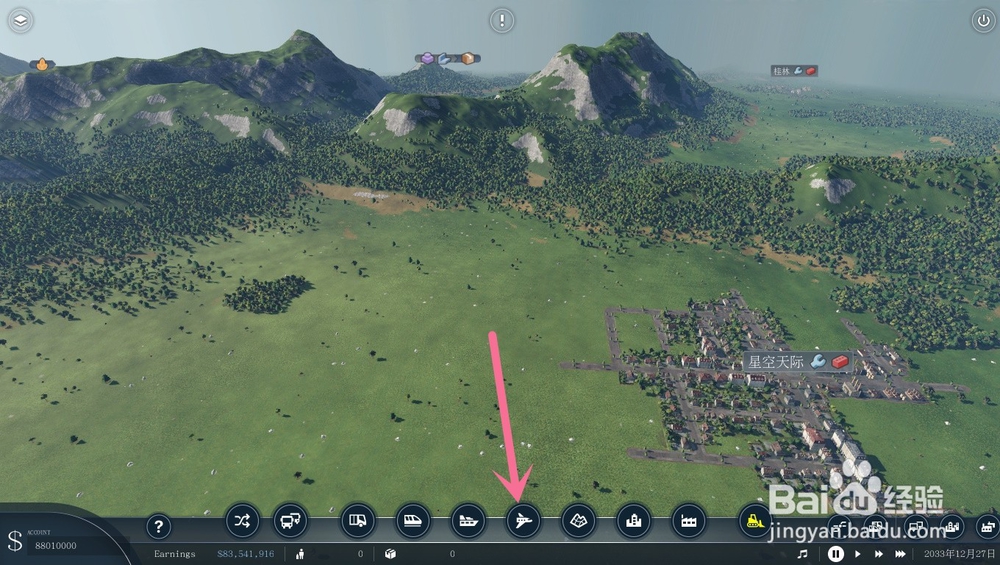Click the music note button
Image resolution: width=1000 pixels, height=565 pixels.
coord(802,553)
